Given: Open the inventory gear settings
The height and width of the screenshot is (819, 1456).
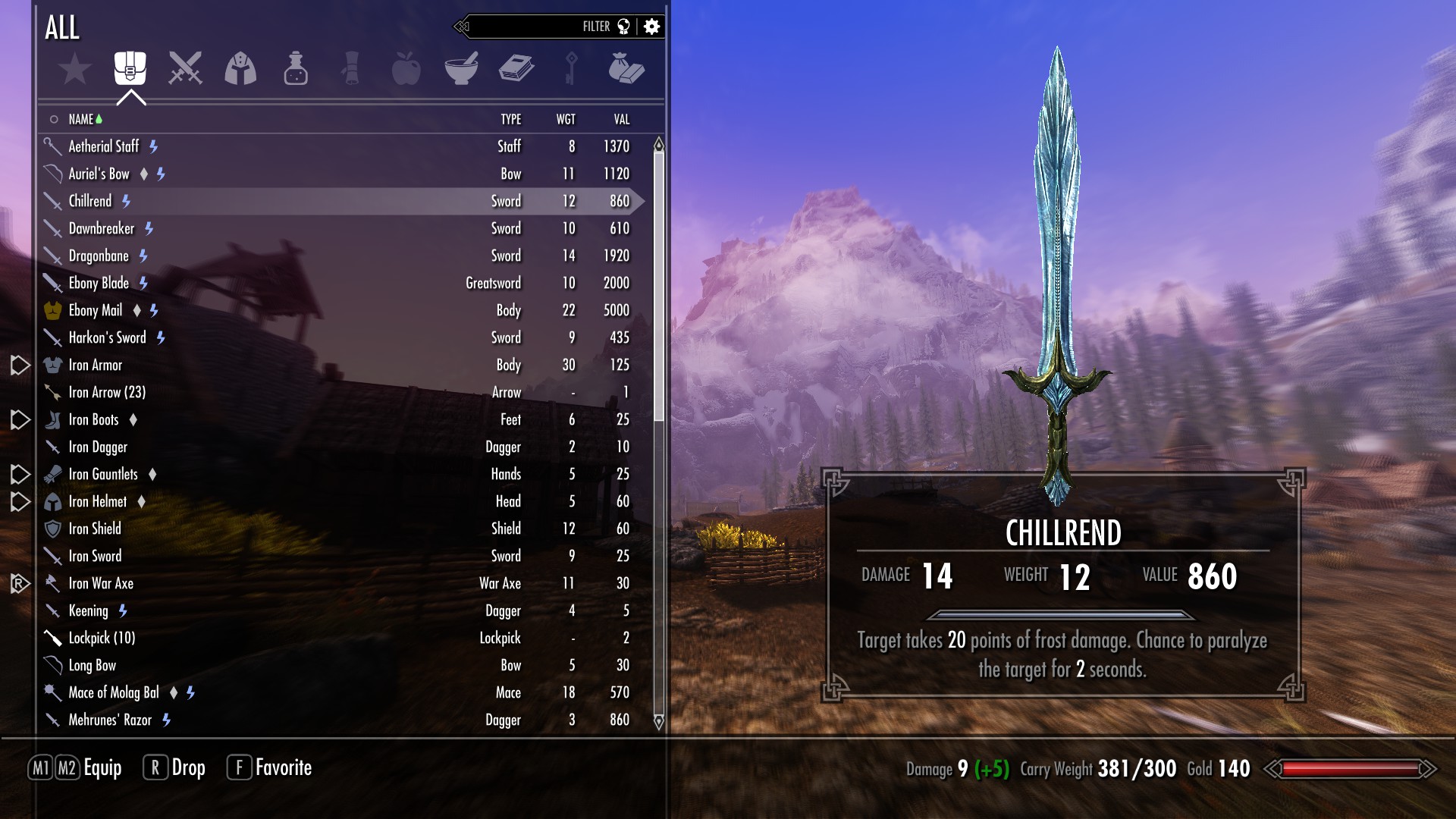Looking at the screenshot, I should [x=651, y=27].
